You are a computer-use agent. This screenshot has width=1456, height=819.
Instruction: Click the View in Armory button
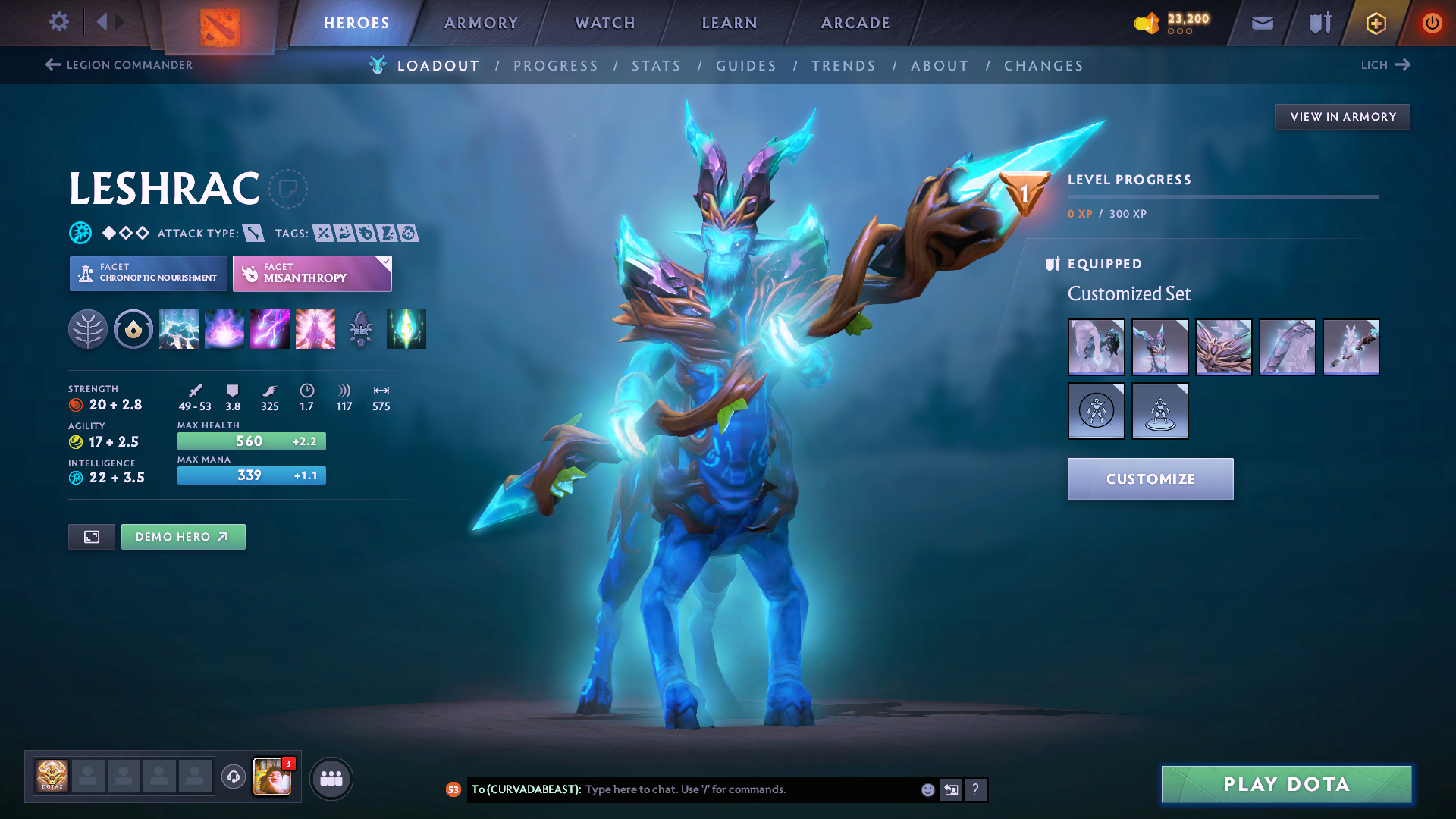1342,117
